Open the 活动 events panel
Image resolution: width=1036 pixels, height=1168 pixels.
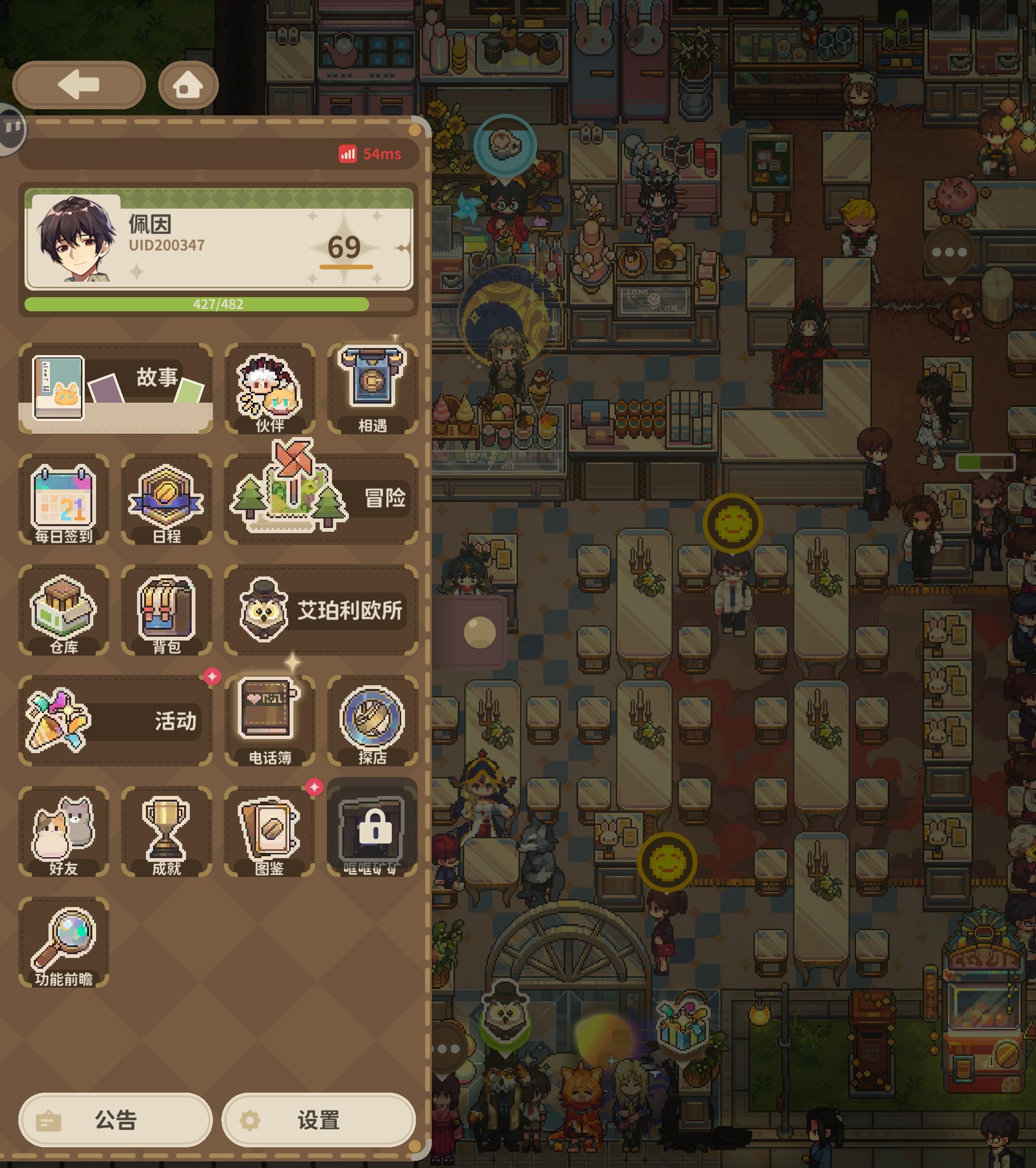(x=114, y=720)
